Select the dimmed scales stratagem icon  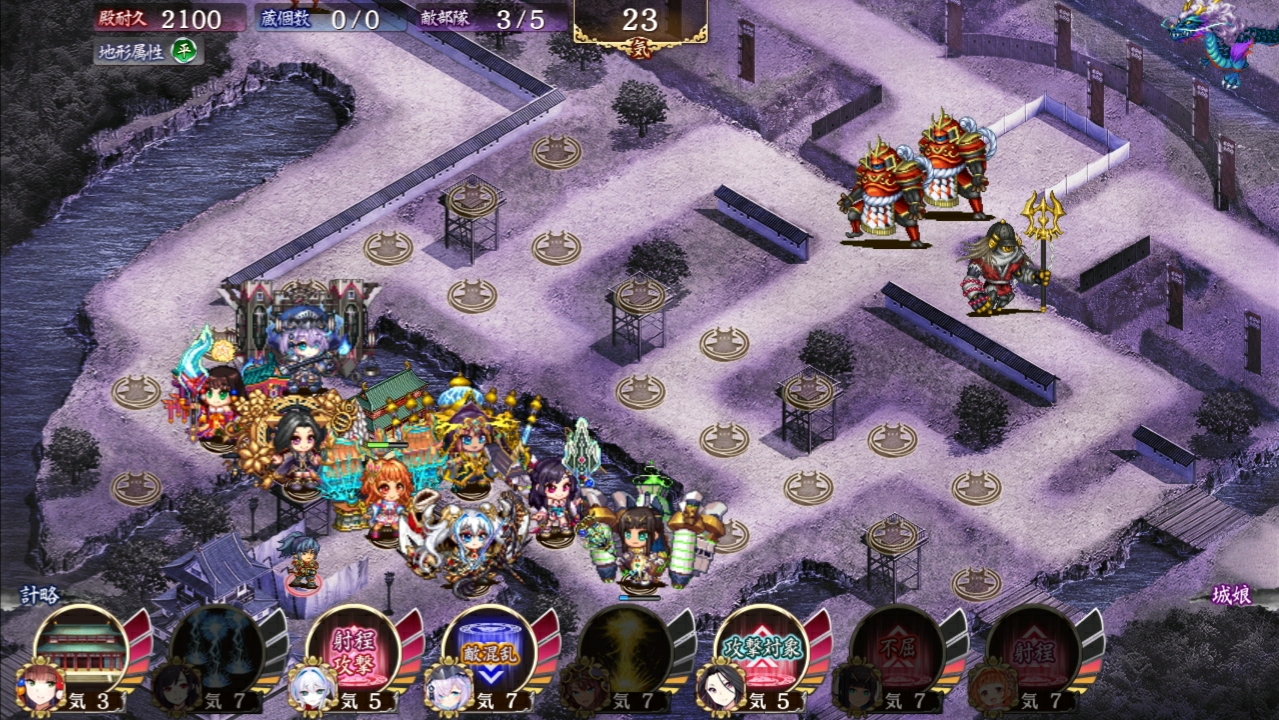(x=216, y=648)
